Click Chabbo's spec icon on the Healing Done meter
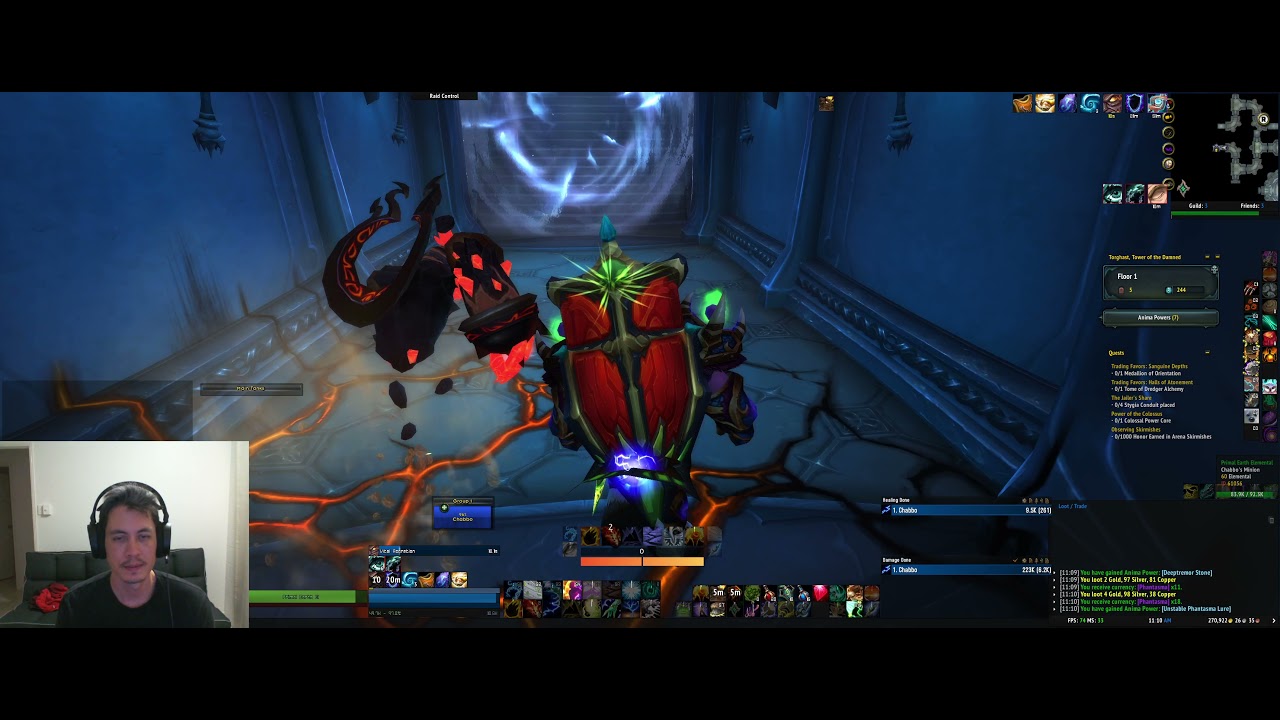This screenshot has width=1280, height=720. click(889, 510)
